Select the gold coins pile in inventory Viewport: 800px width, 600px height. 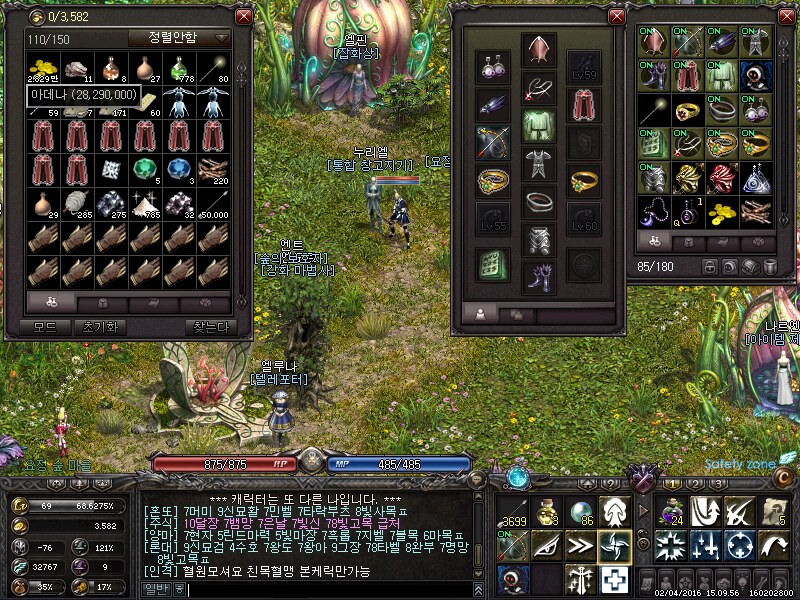pos(722,211)
